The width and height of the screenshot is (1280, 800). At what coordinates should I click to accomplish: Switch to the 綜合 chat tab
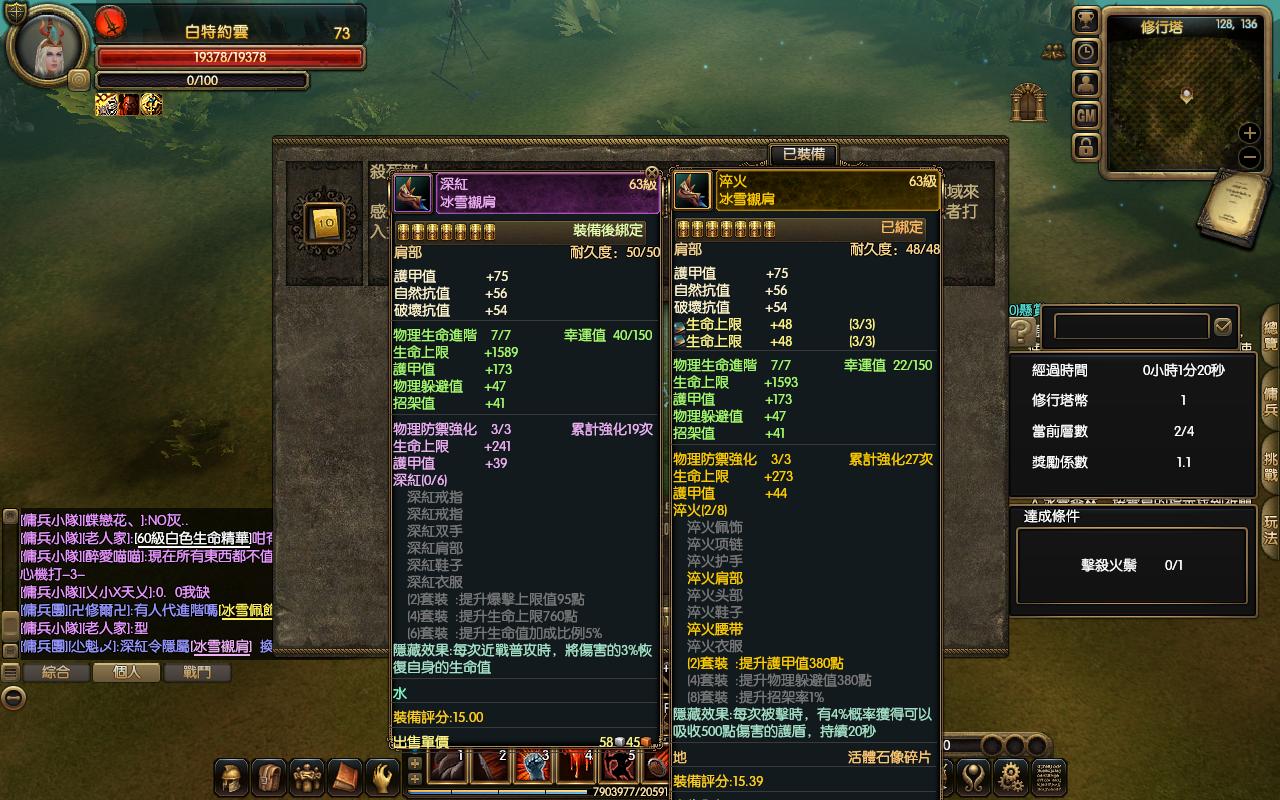pos(56,673)
